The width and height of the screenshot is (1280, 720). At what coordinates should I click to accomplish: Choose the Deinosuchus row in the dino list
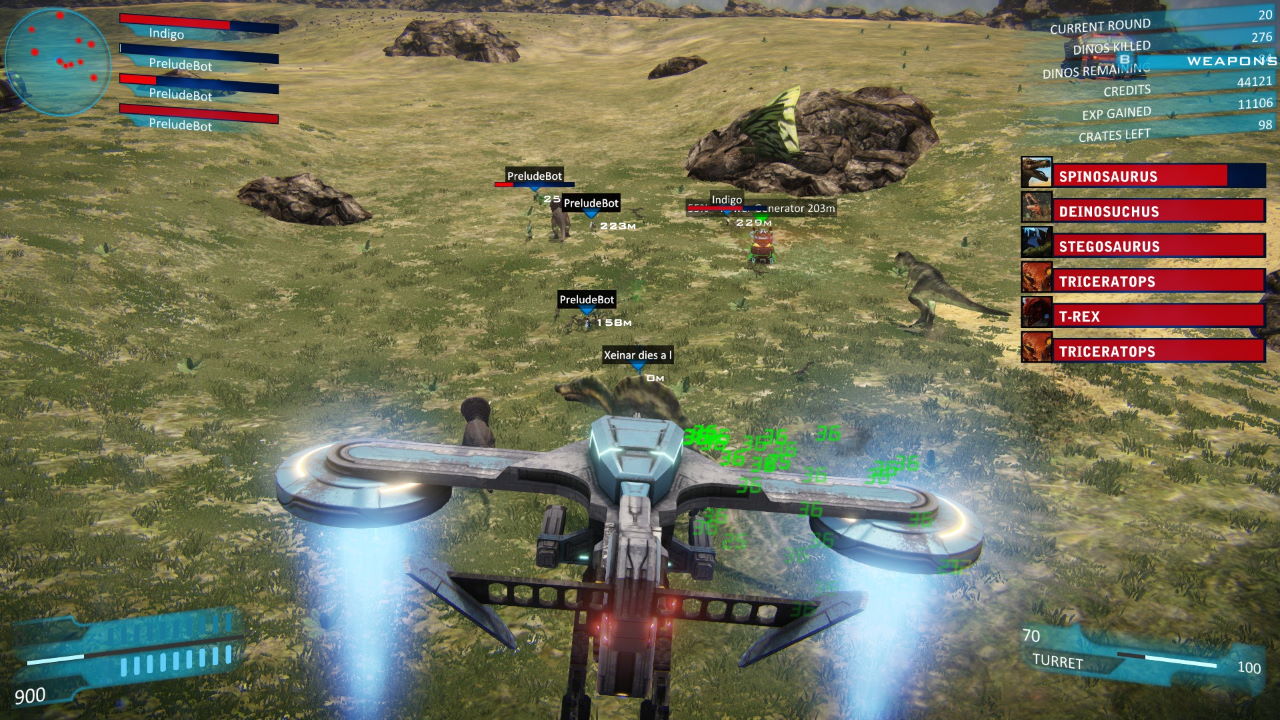point(1144,211)
